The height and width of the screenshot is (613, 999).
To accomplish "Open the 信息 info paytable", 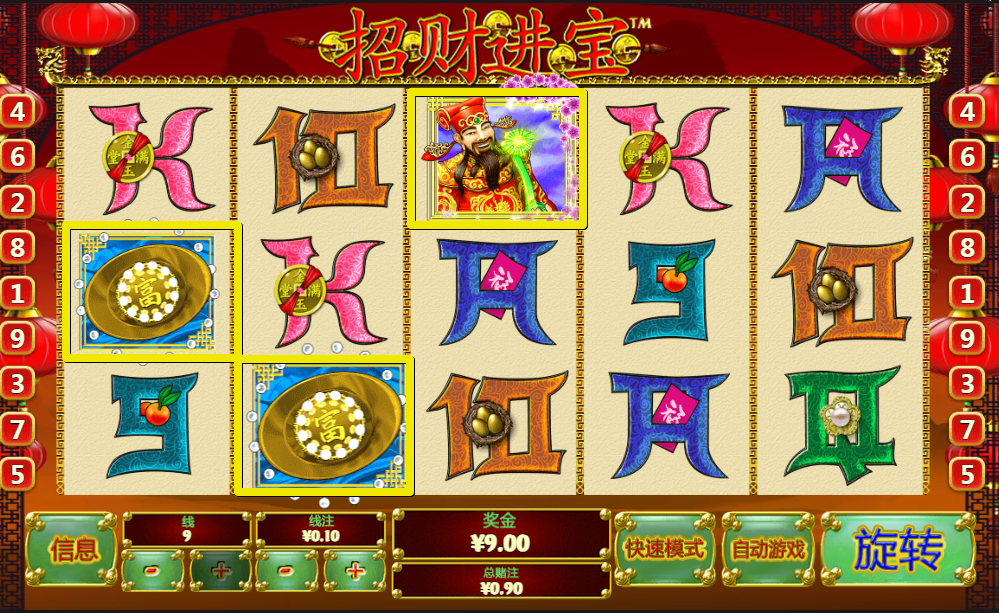I will (x=73, y=549).
